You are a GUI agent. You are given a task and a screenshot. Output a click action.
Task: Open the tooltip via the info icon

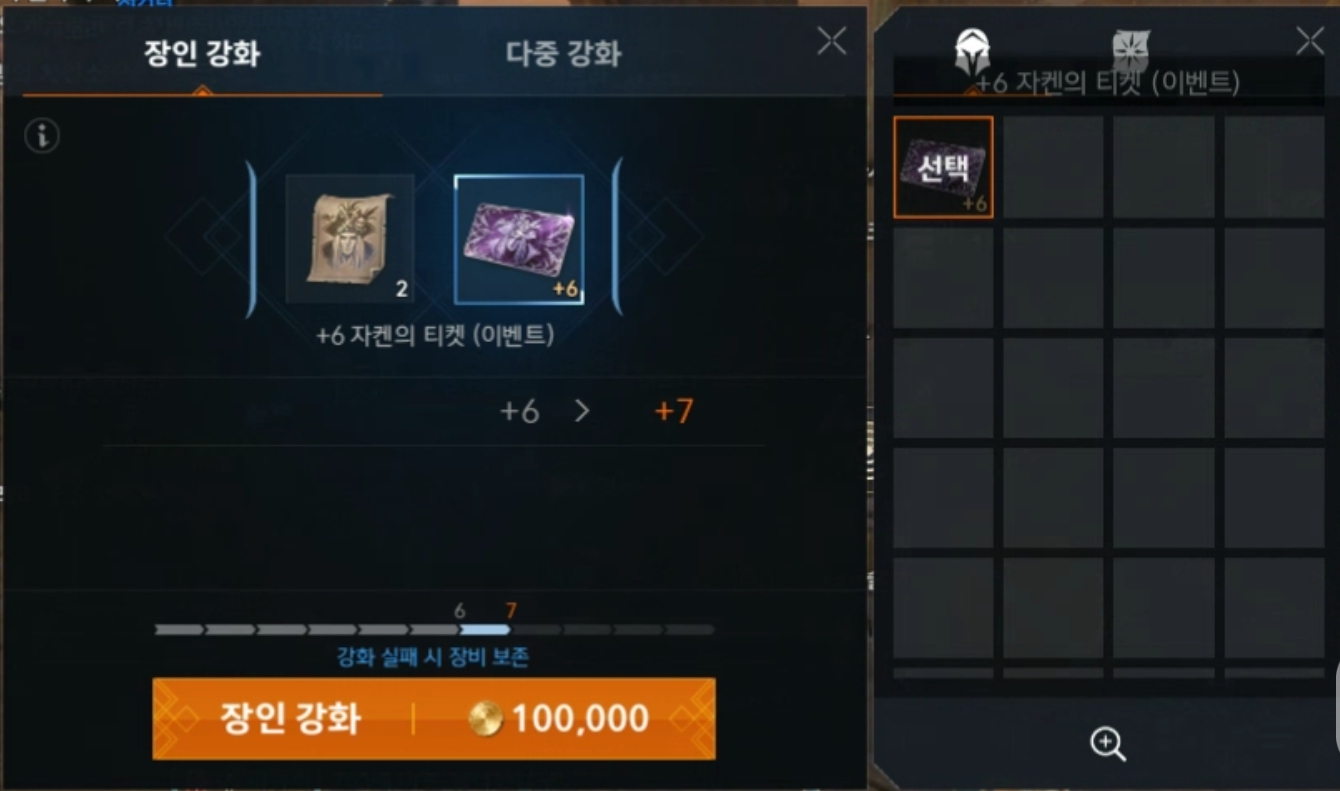tap(41, 135)
